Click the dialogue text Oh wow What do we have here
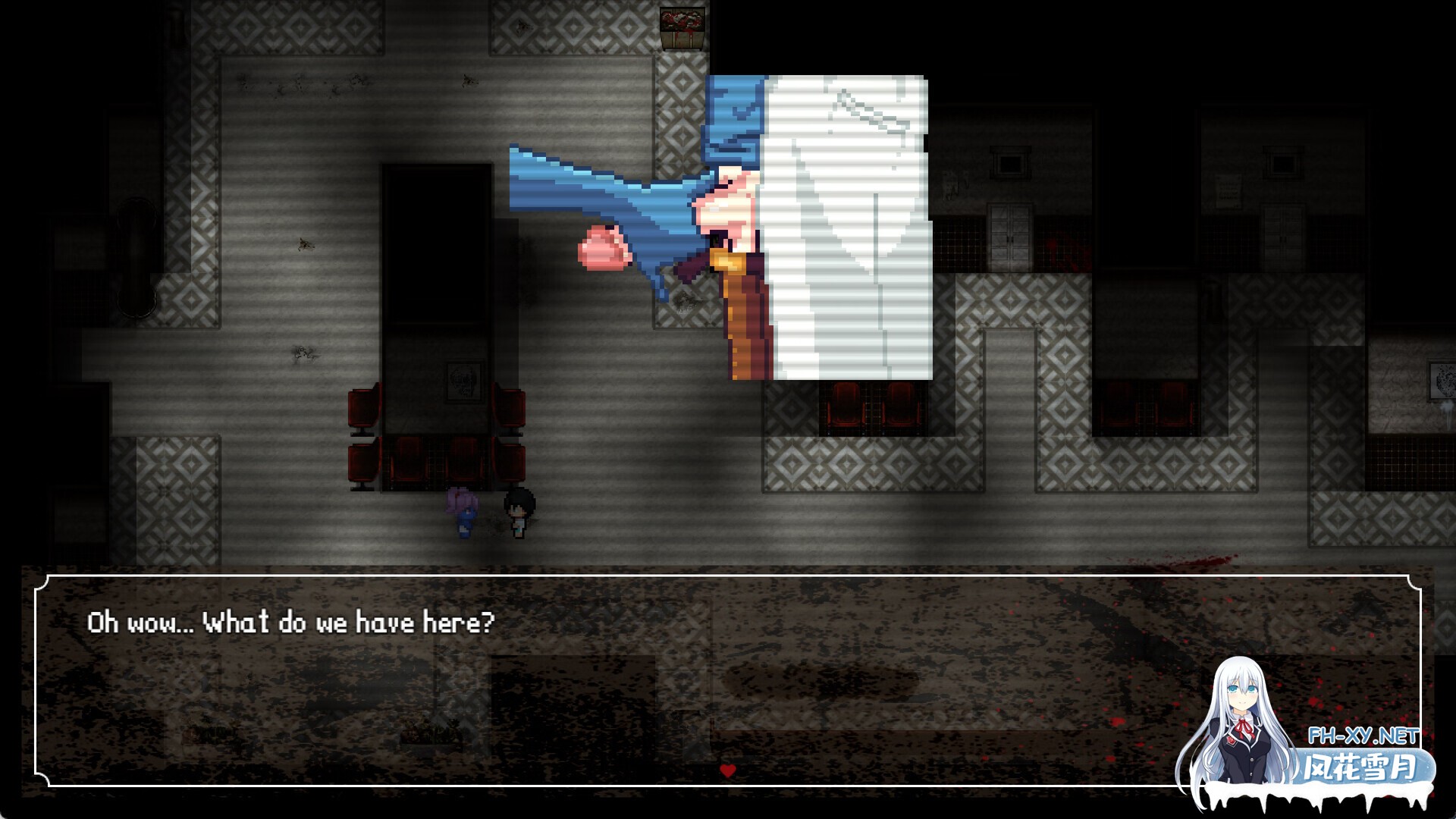This screenshot has height=819, width=1456. tap(290, 622)
